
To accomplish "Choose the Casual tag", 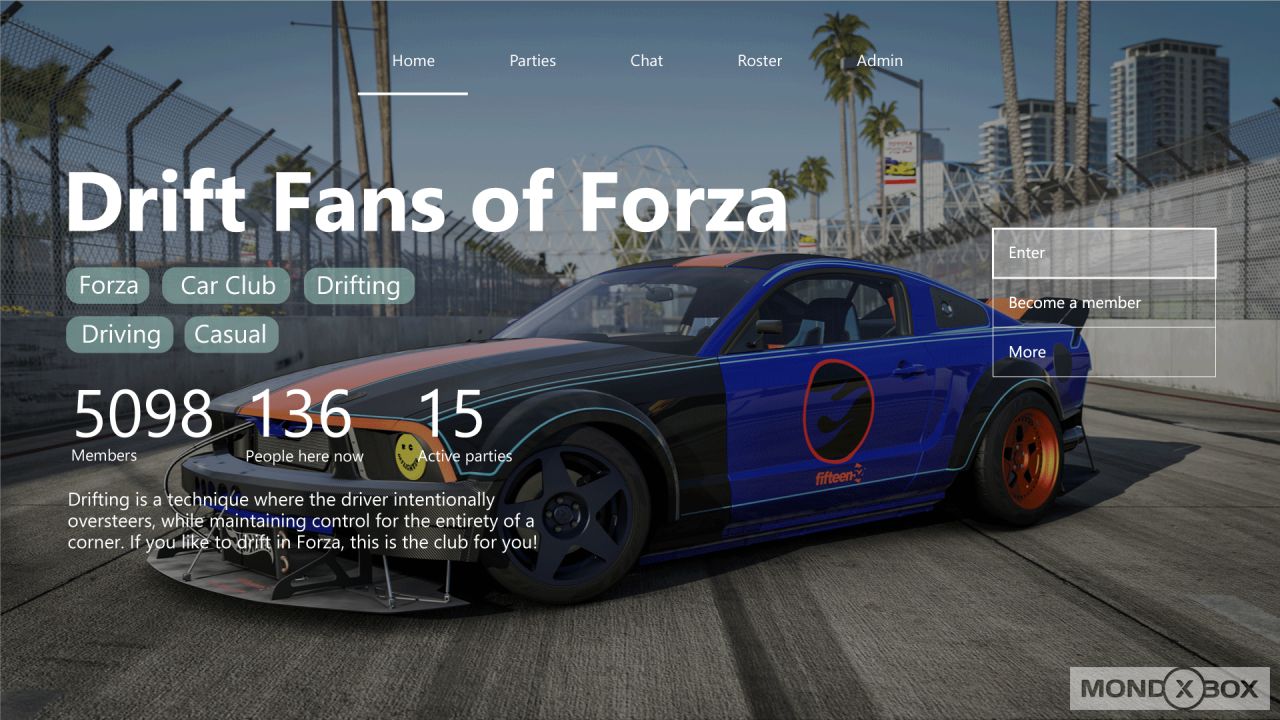I will click(x=231, y=334).
